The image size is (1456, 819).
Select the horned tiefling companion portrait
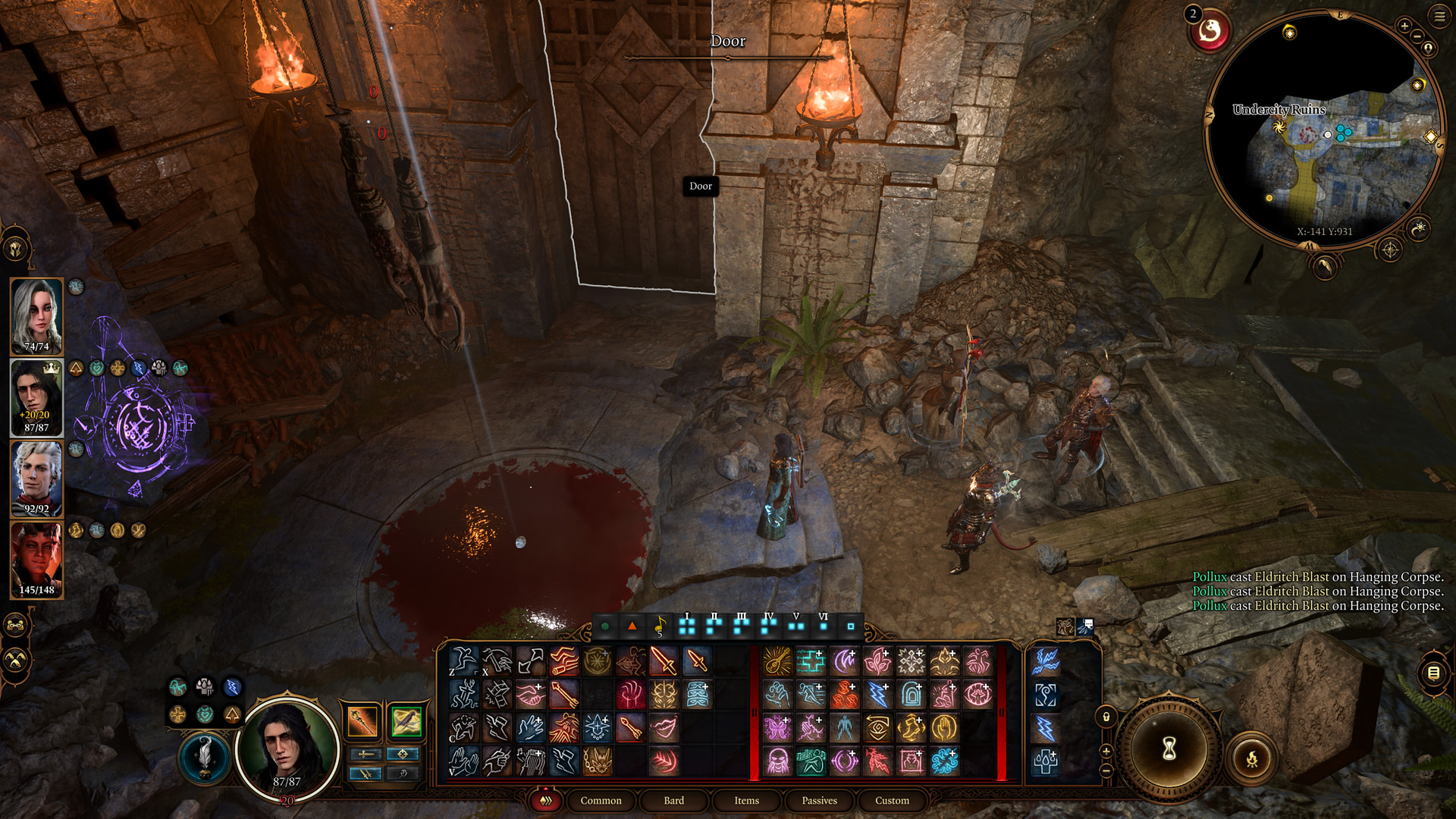tap(36, 560)
